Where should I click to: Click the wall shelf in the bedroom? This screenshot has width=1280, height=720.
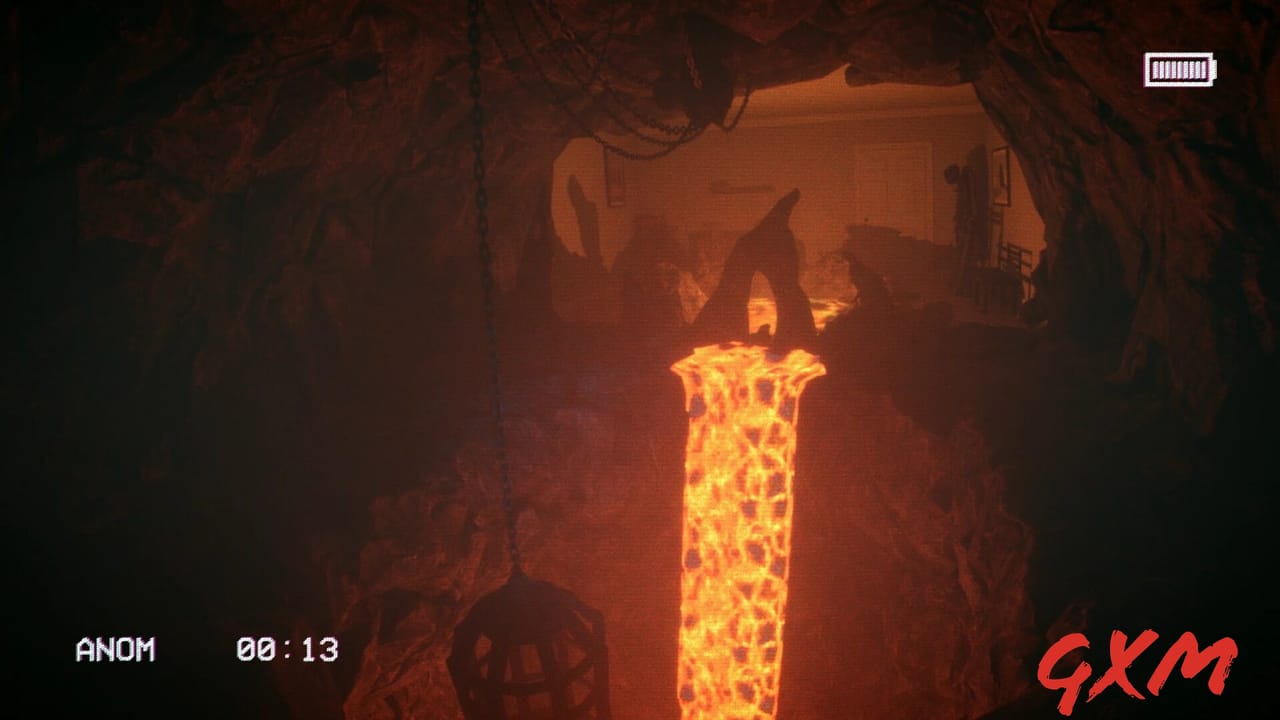tap(745, 185)
